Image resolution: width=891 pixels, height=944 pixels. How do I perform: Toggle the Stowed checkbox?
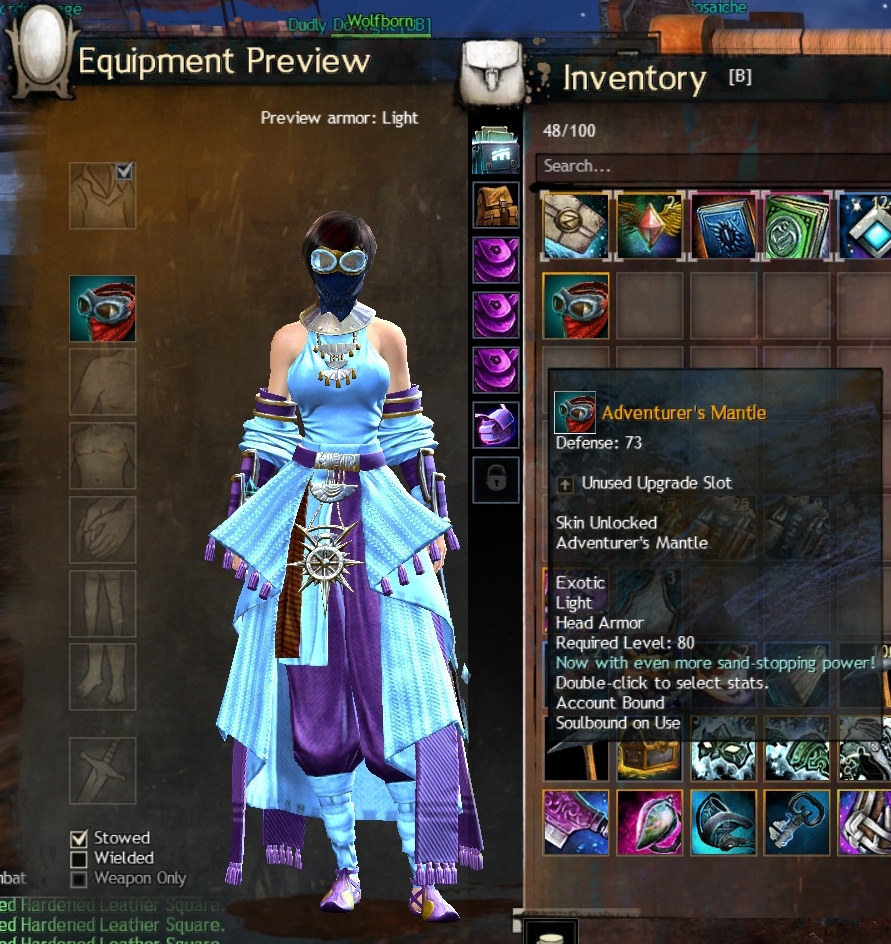[x=79, y=838]
